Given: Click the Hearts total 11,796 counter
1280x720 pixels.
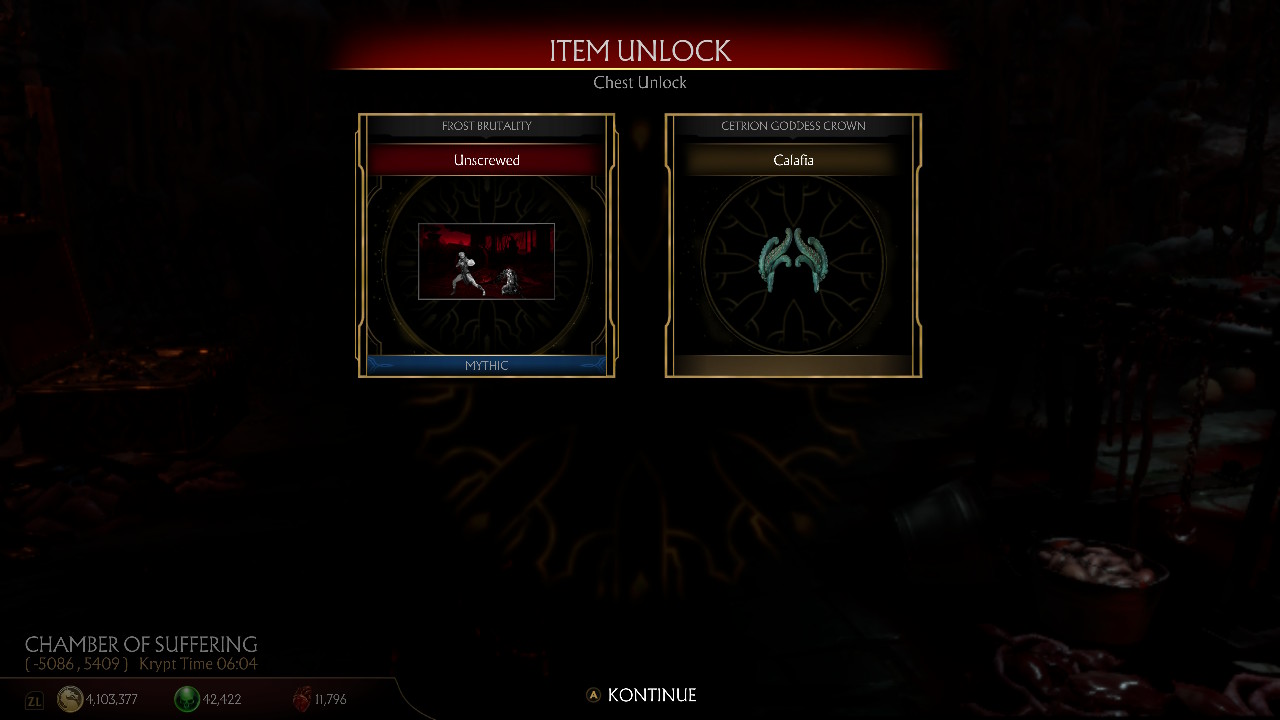Looking at the screenshot, I should click(x=328, y=699).
